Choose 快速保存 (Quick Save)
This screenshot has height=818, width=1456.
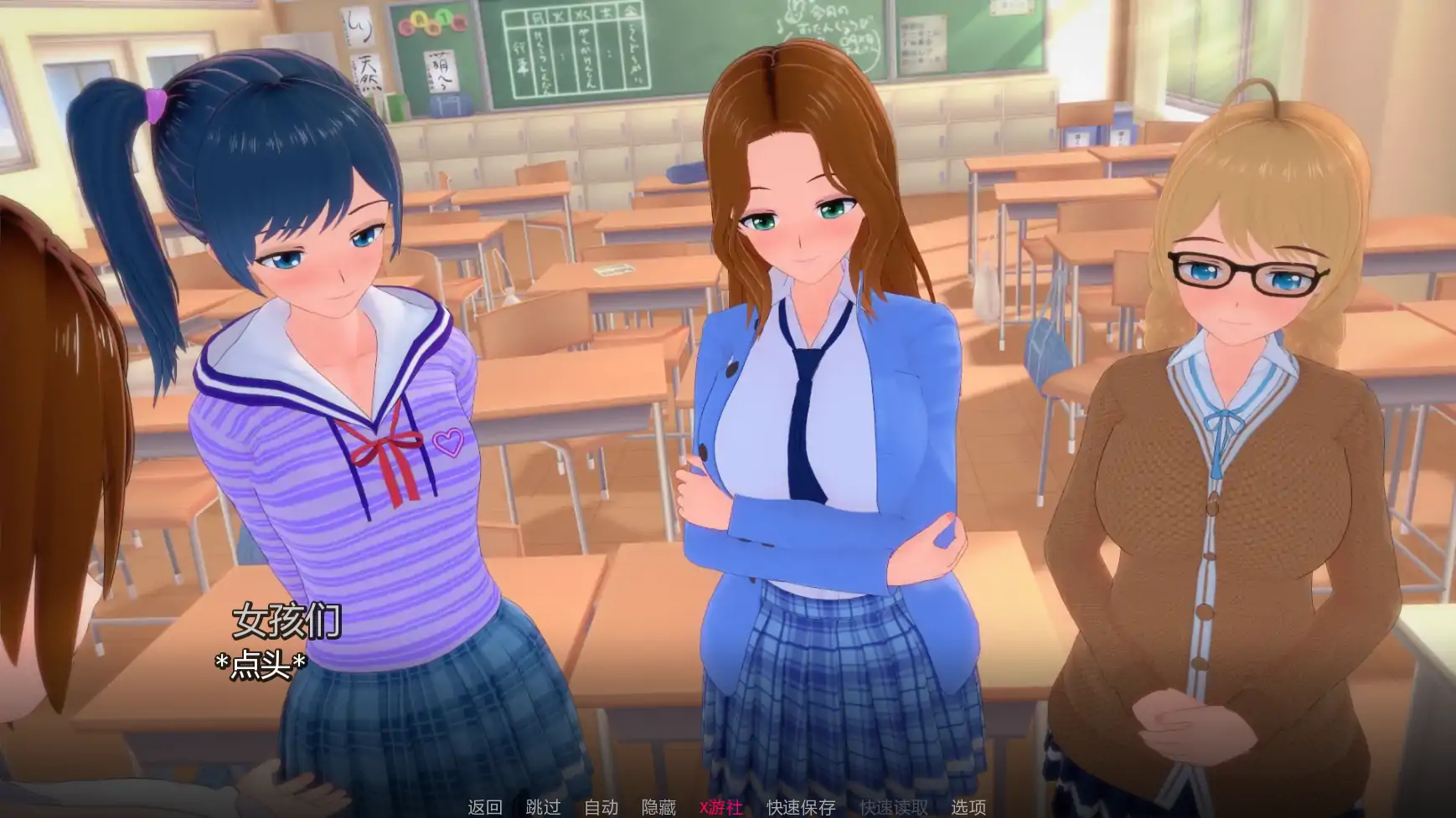801,807
